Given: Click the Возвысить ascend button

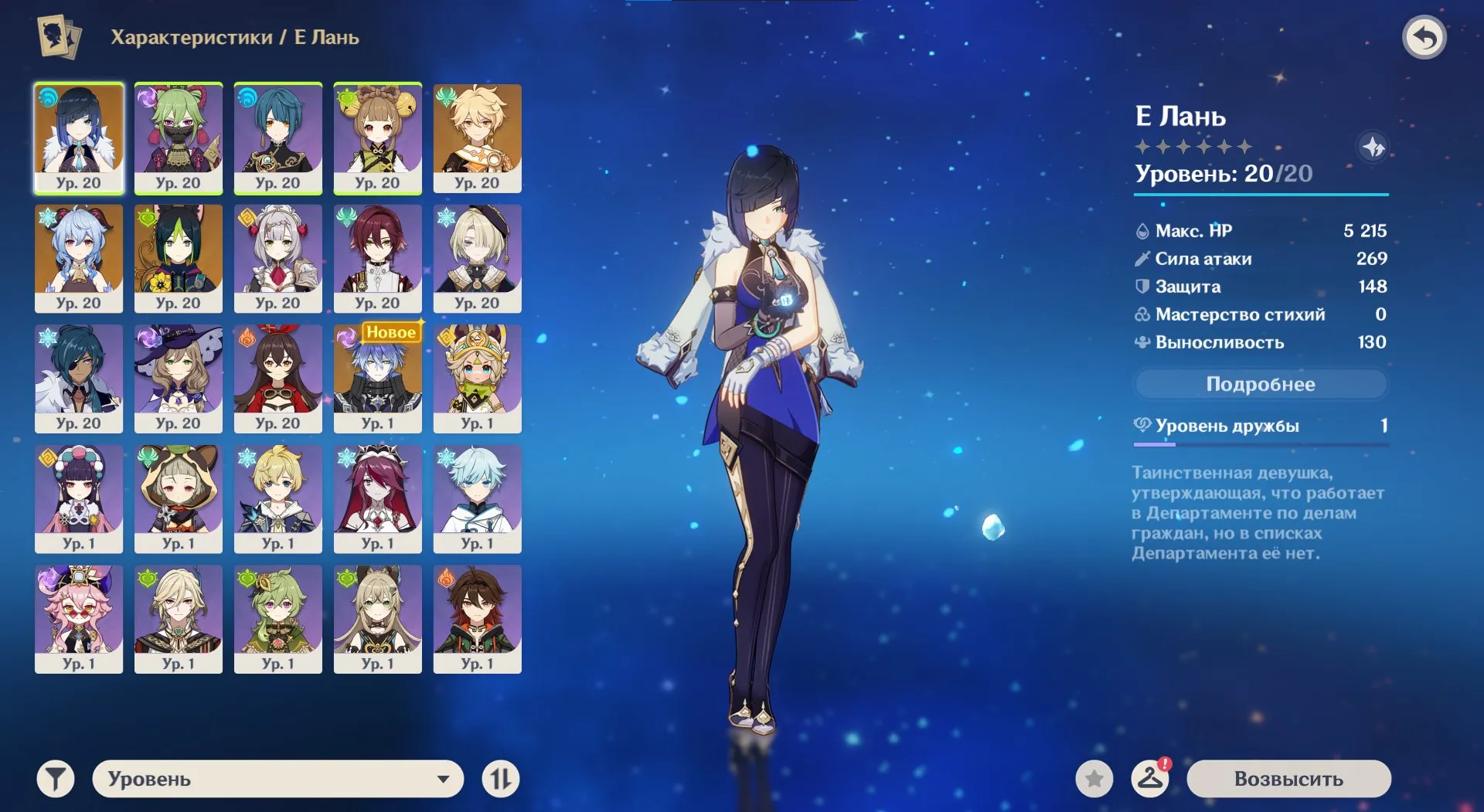Looking at the screenshot, I should point(1288,779).
